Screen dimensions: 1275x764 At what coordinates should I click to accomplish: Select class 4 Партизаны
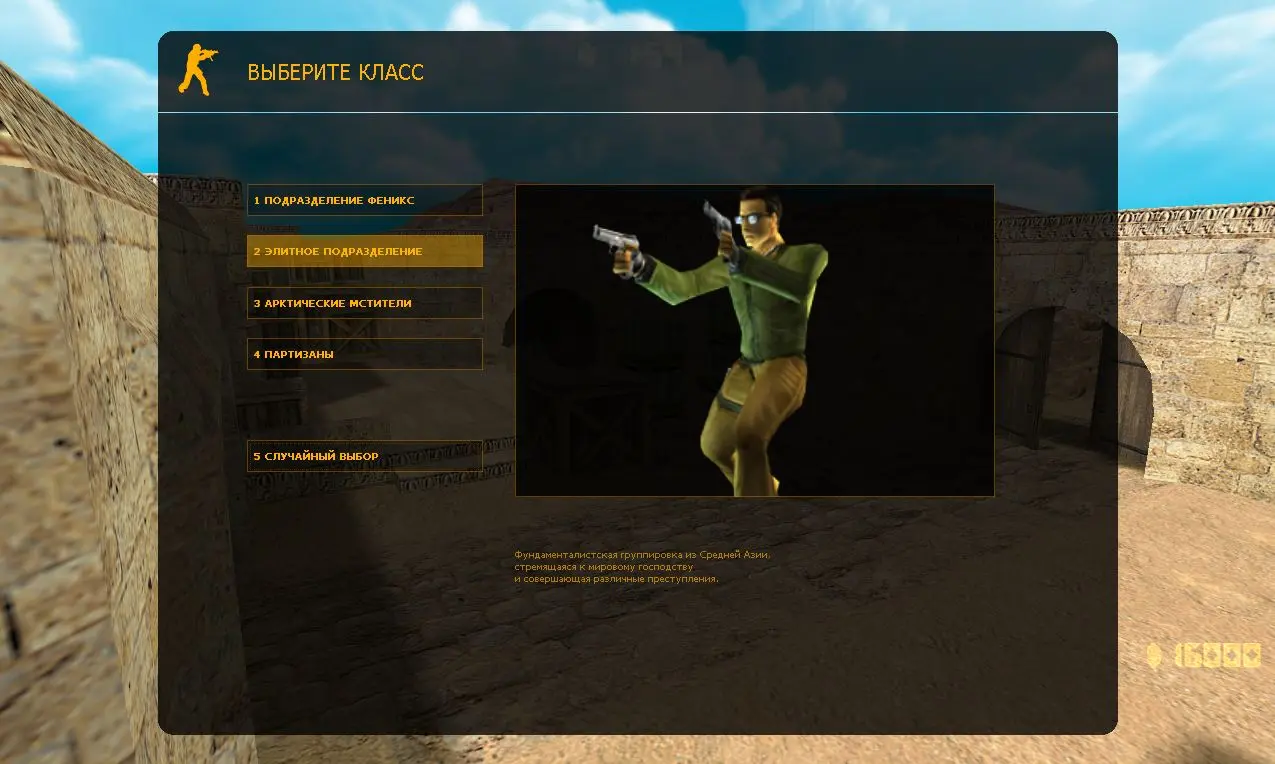(x=364, y=354)
